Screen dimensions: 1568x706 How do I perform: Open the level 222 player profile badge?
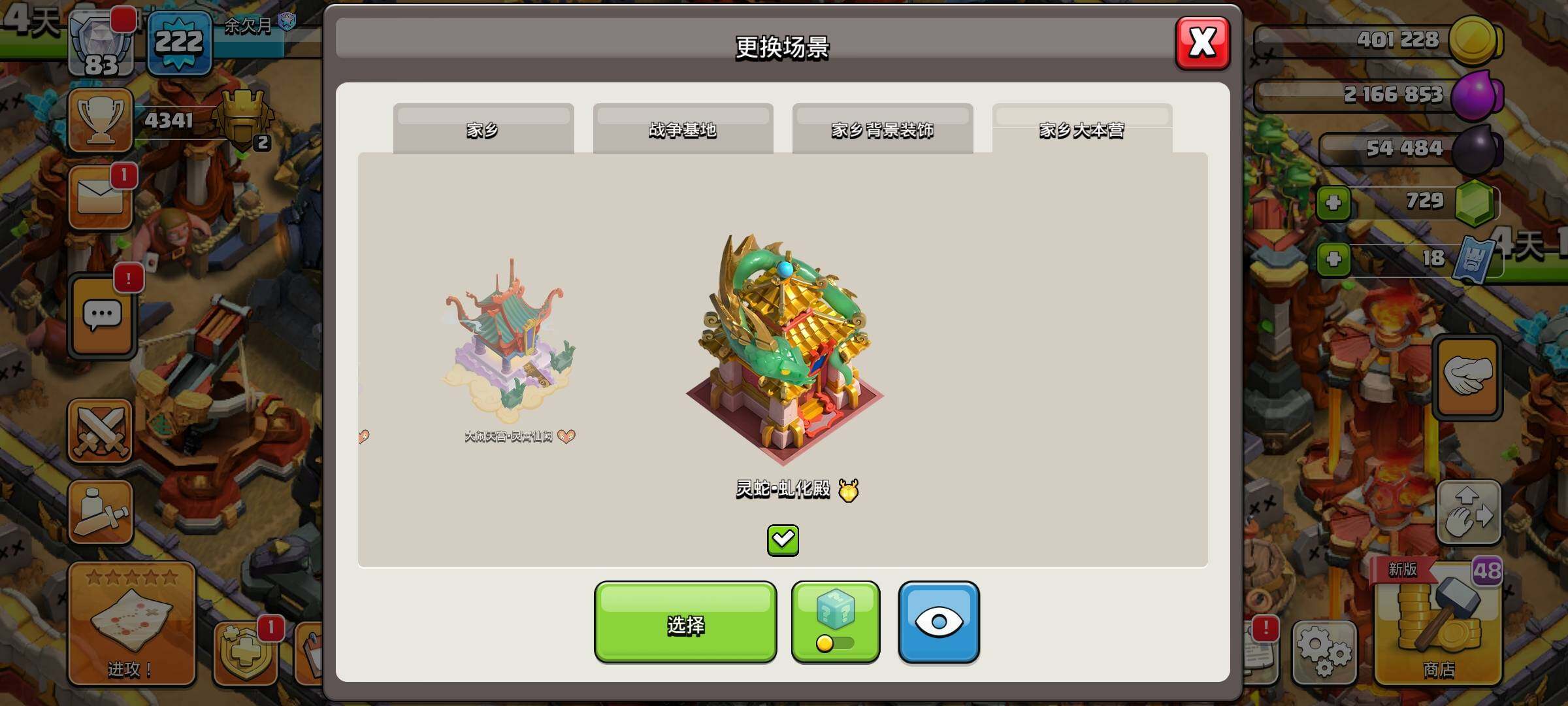[x=180, y=44]
